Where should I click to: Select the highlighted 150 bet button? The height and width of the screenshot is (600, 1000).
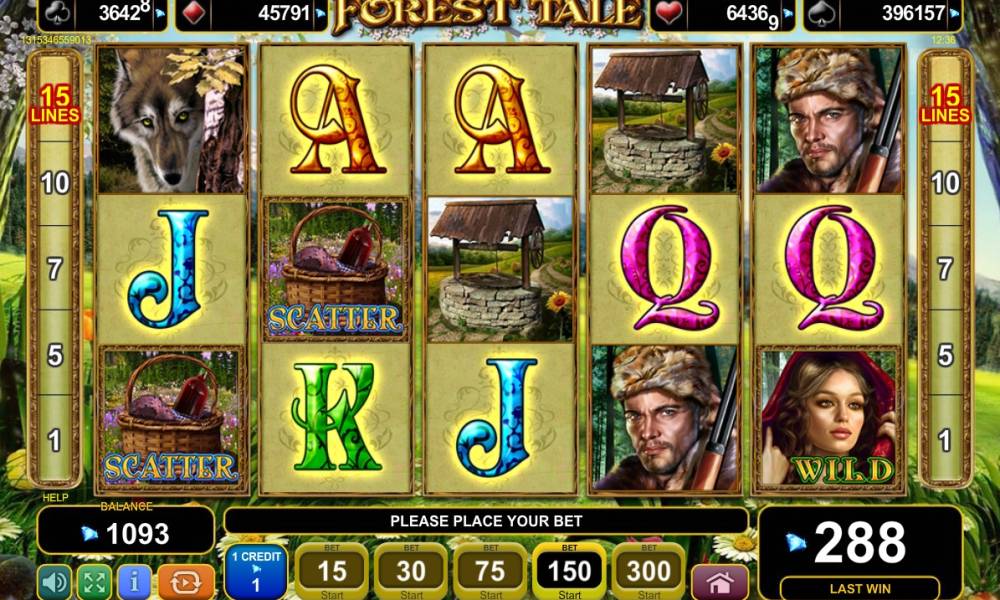(568, 572)
